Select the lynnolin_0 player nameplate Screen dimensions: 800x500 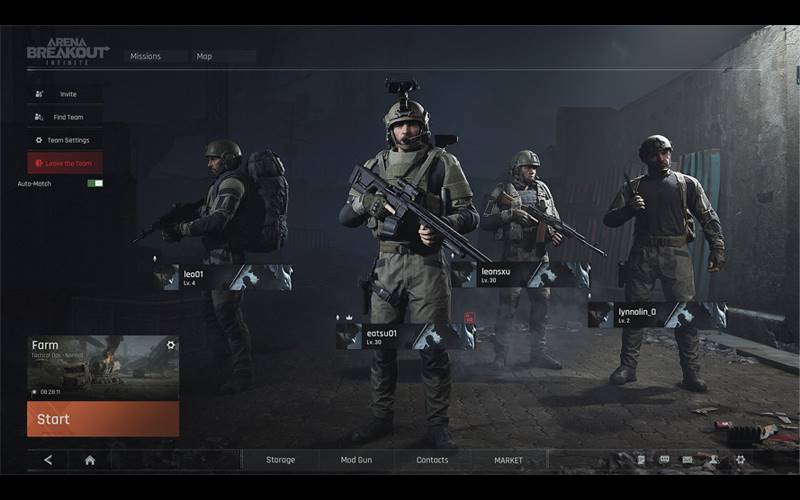click(x=656, y=316)
